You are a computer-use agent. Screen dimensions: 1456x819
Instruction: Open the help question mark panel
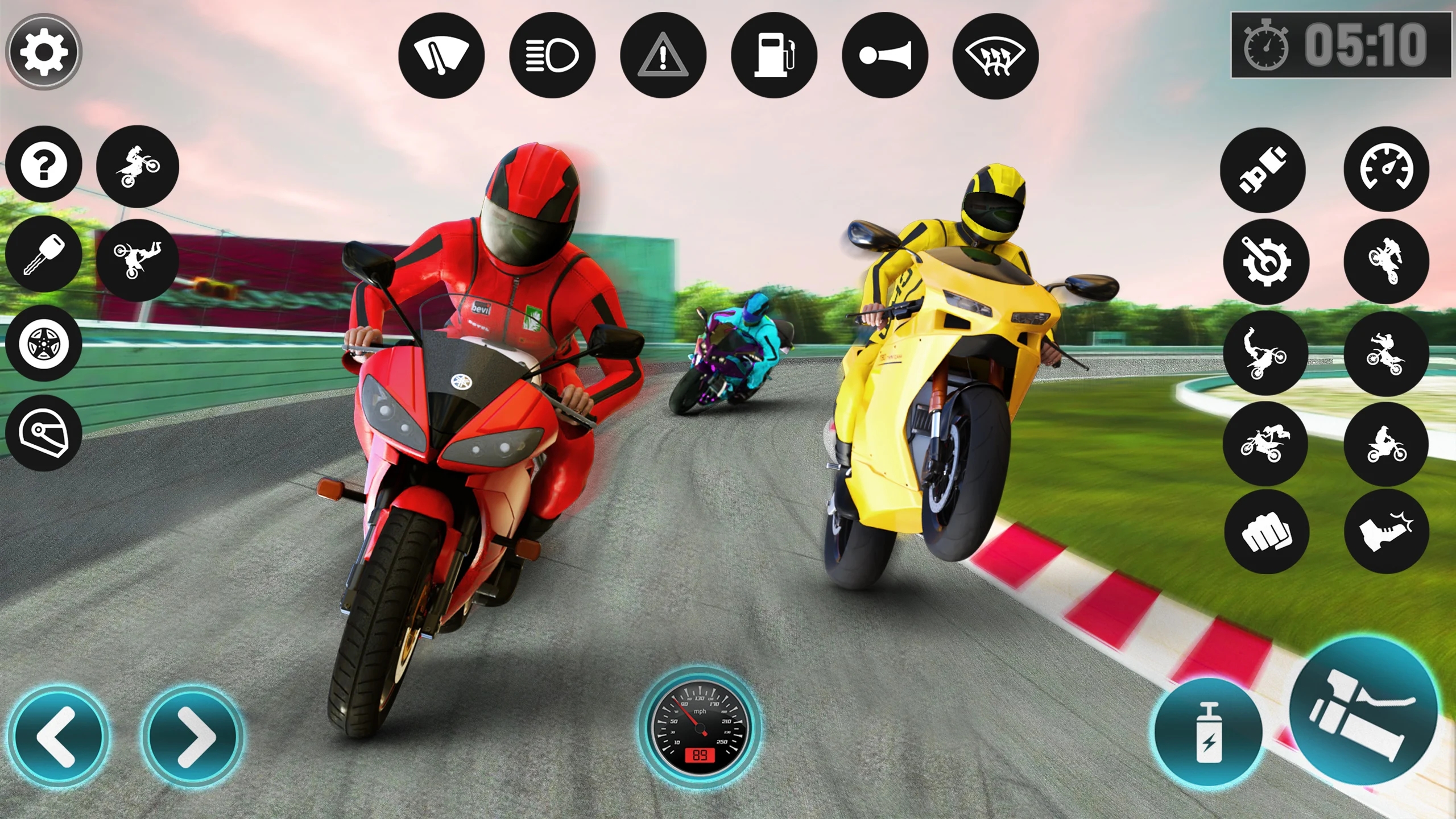(43, 165)
